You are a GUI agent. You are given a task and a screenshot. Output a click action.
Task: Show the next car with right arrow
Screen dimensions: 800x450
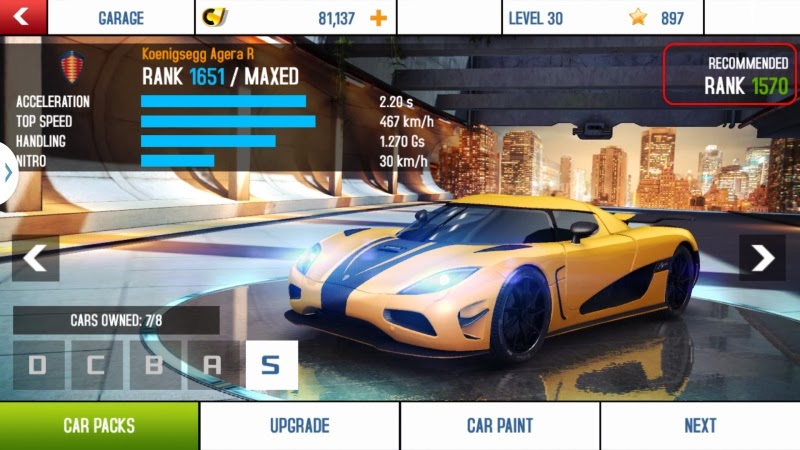click(x=763, y=258)
